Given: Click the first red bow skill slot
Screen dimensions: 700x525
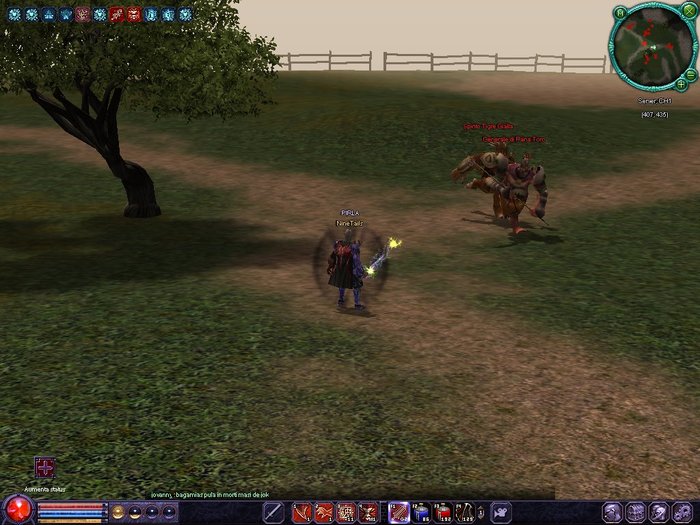Looking at the screenshot, I should click(302, 513).
